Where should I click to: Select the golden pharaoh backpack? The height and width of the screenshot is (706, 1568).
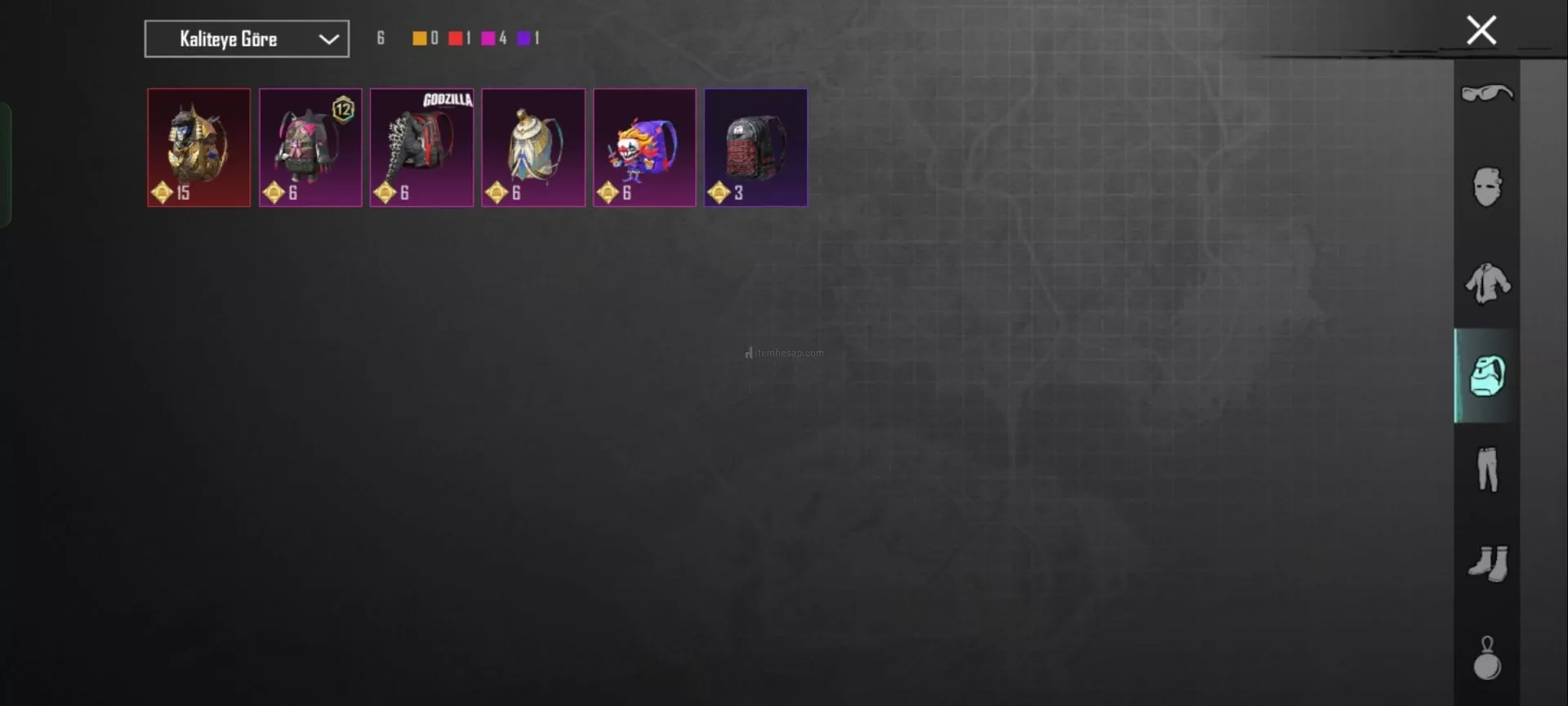coord(198,148)
